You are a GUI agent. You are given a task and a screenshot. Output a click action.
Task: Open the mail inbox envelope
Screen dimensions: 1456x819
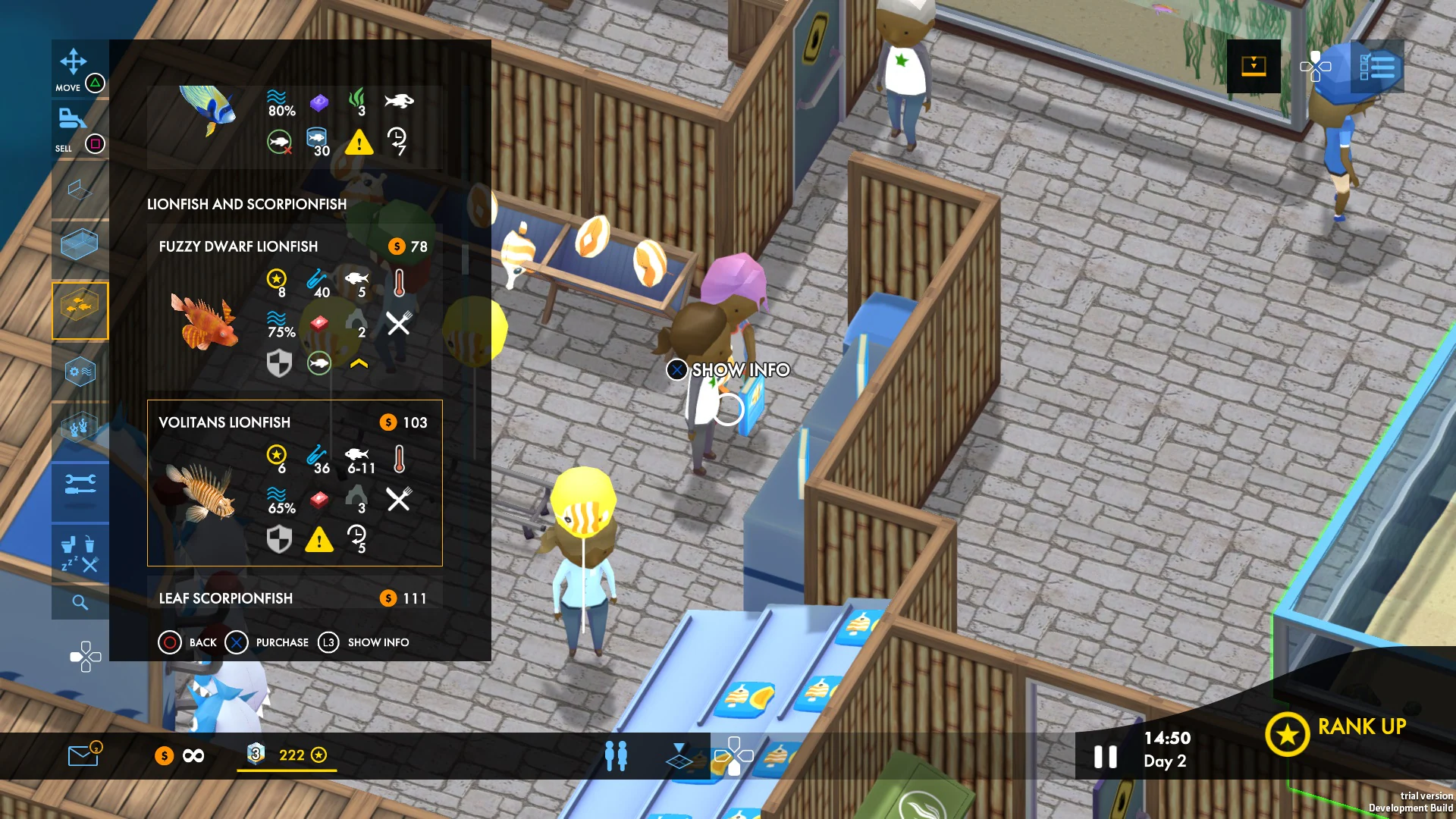point(83,755)
